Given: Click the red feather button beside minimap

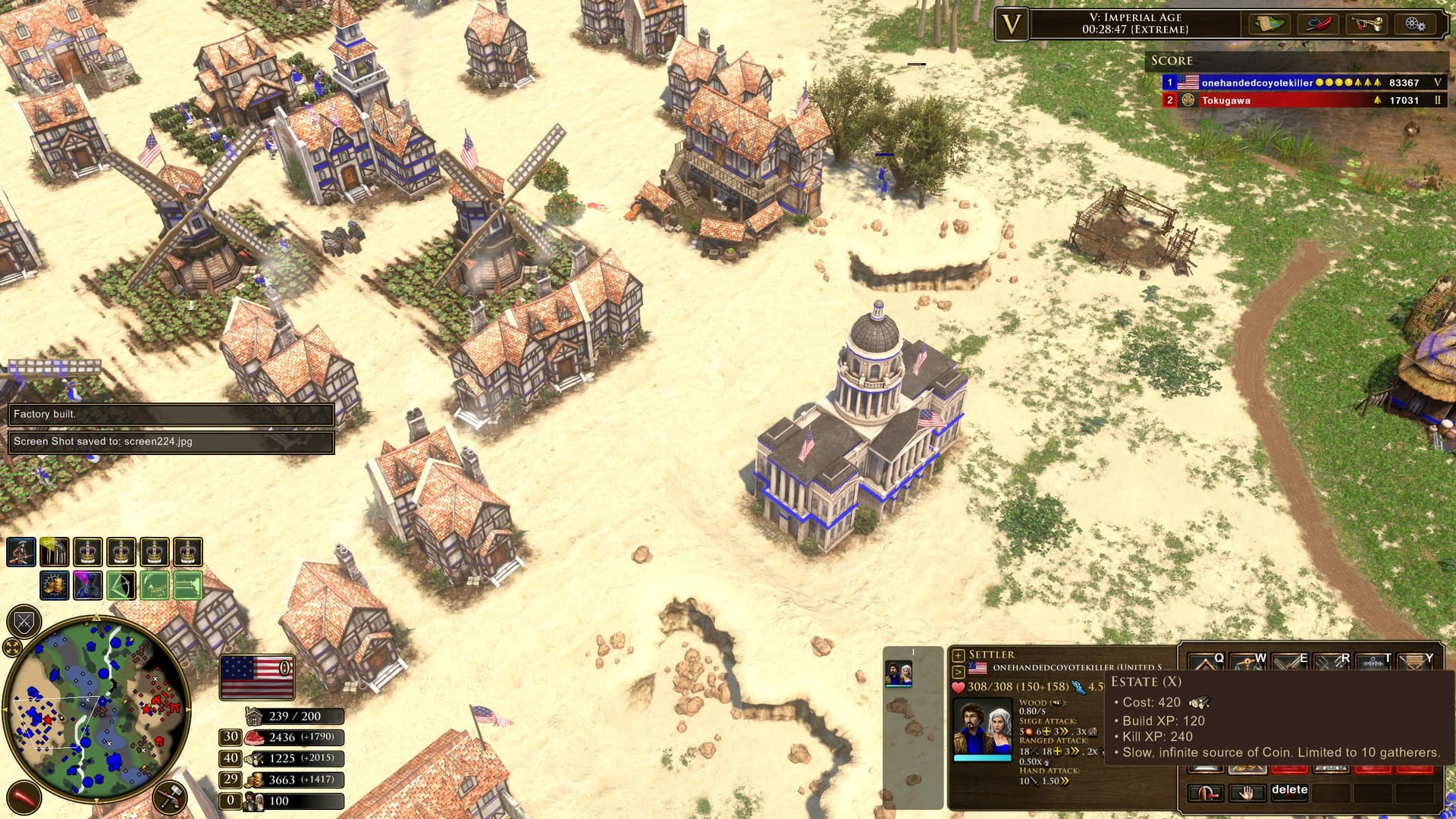Looking at the screenshot, I should [24, 797].
